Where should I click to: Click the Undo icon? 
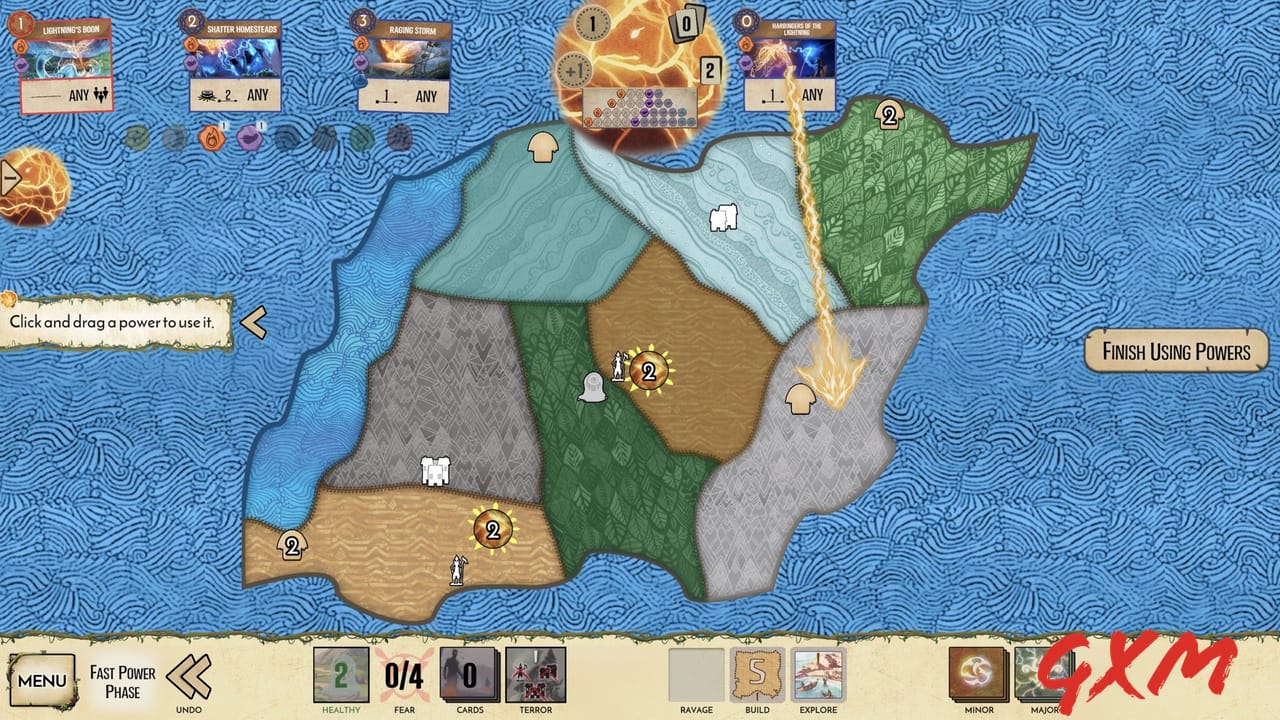[x=186, y=678]
